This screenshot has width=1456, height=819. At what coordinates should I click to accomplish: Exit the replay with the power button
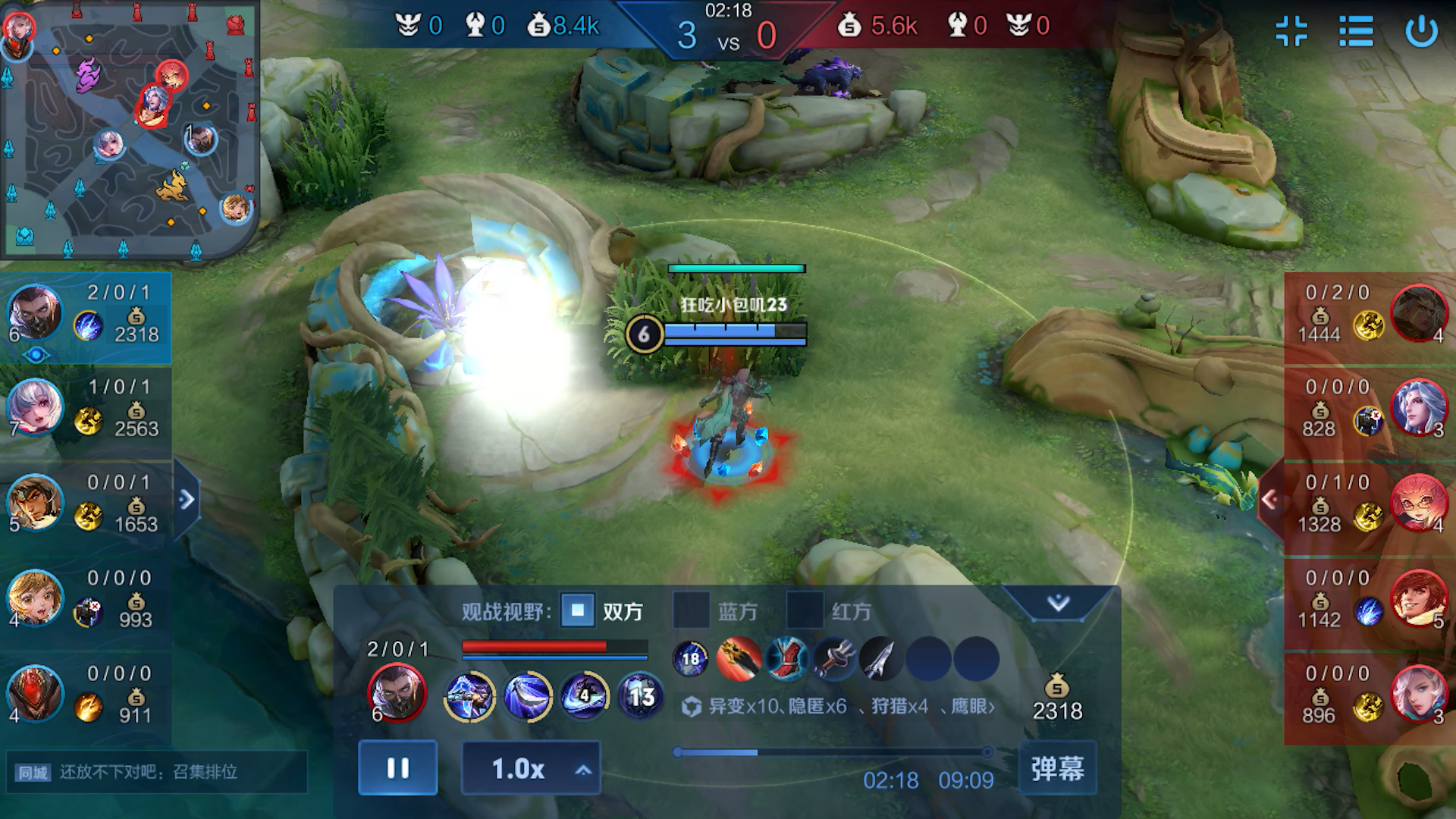pos(1421,32)
